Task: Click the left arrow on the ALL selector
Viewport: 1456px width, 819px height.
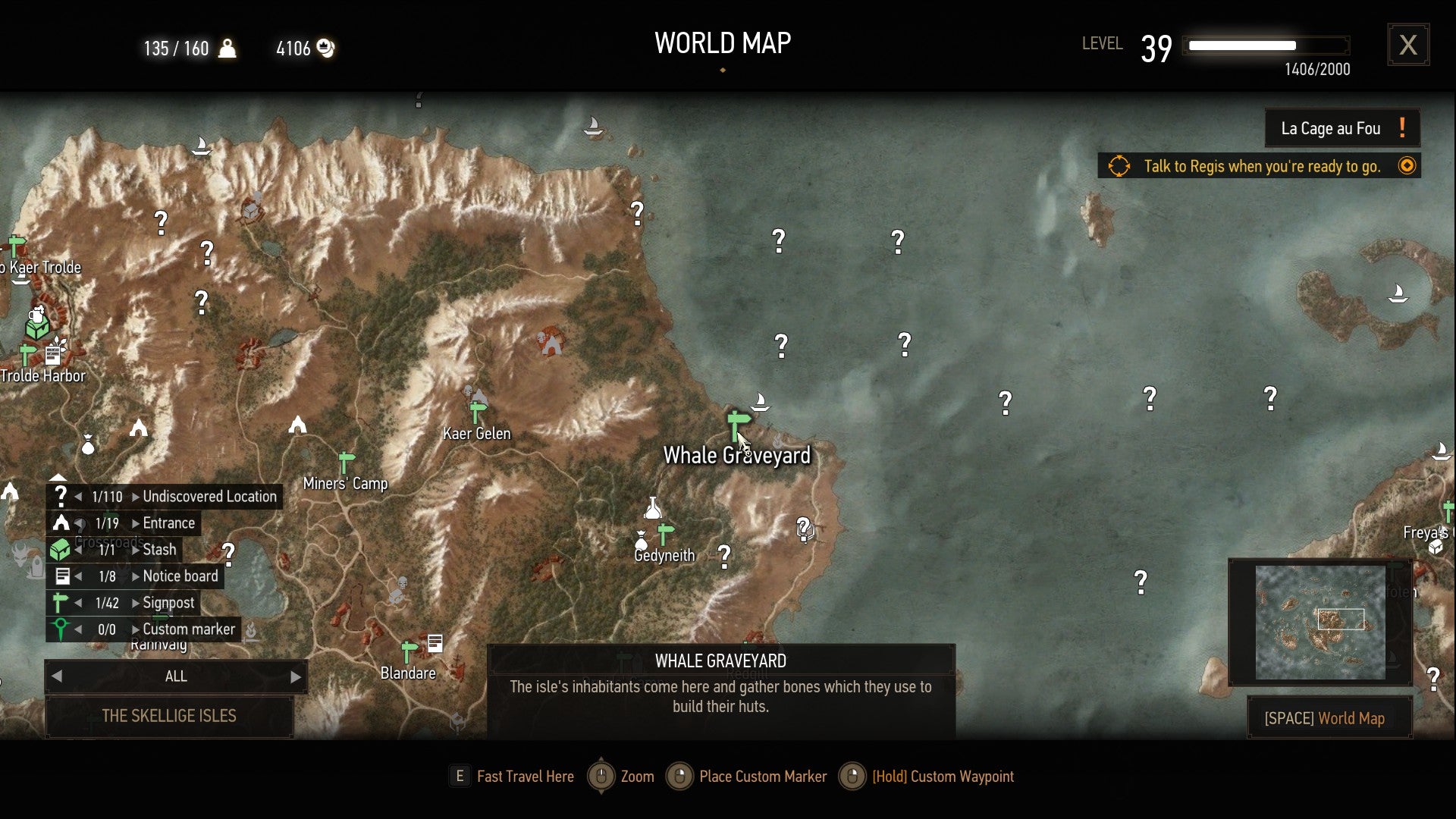Action: coord(56,676)
